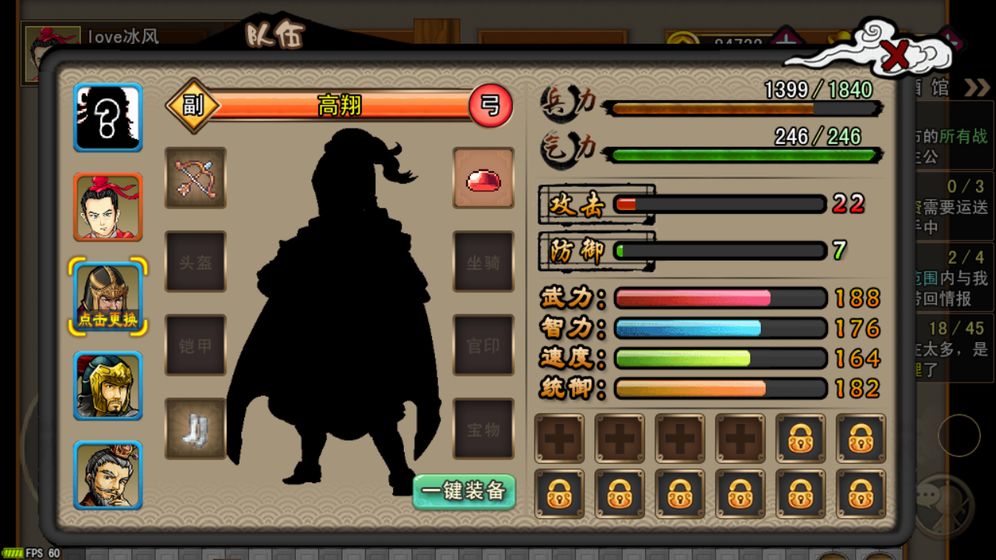Select the silver boots equipment slot
The width and height of the screenshot is (996, 560).
(195, 430)
